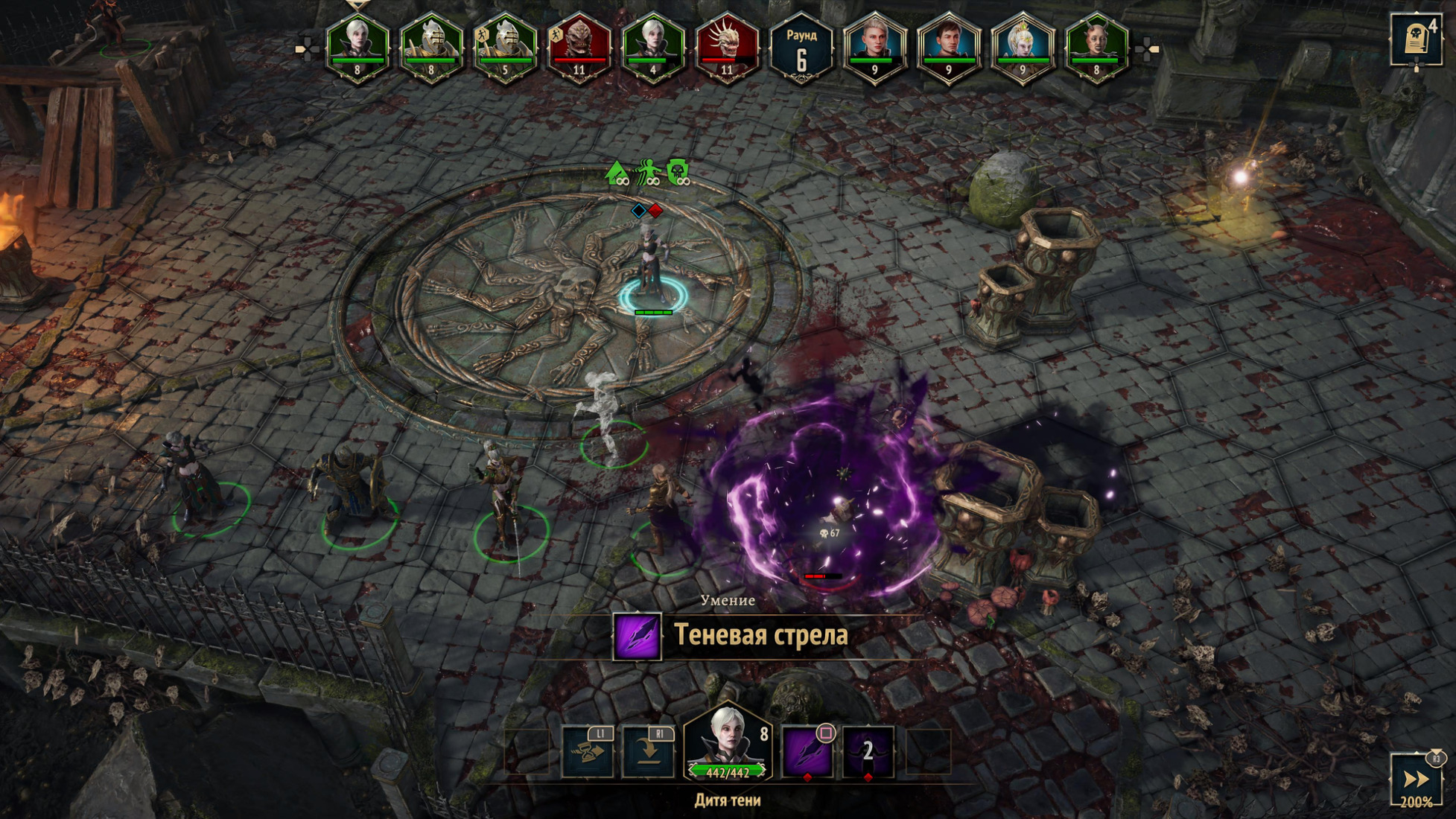This screenshot has height=819, width=1456.
Task: Click the helmeted knight portrait with initiative 8
Action: click(431, 46)
